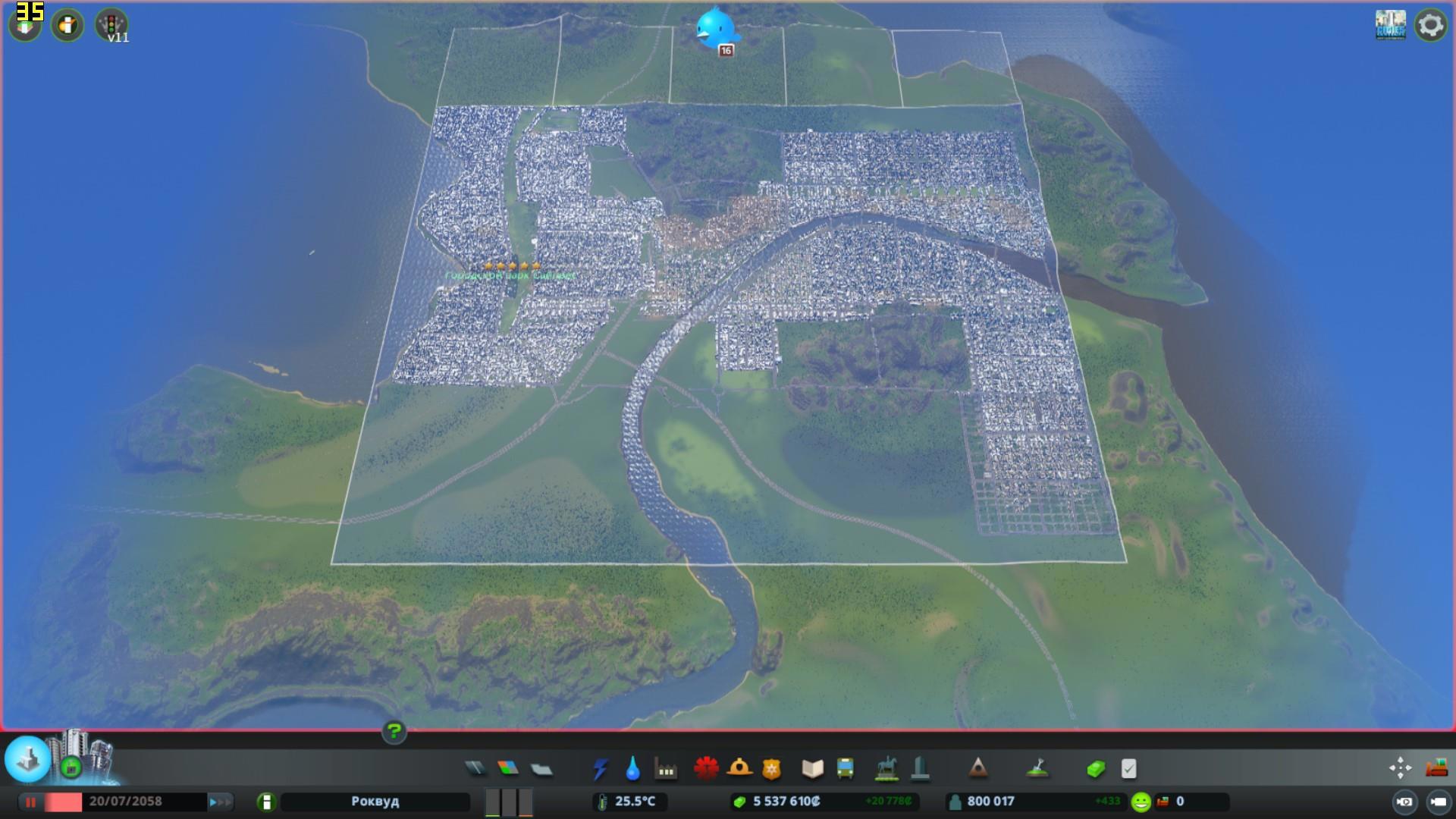Image resolution: width=1456 pixels, height=819 pixels.
Task: Open the education book menu
Action: point(812,769)
